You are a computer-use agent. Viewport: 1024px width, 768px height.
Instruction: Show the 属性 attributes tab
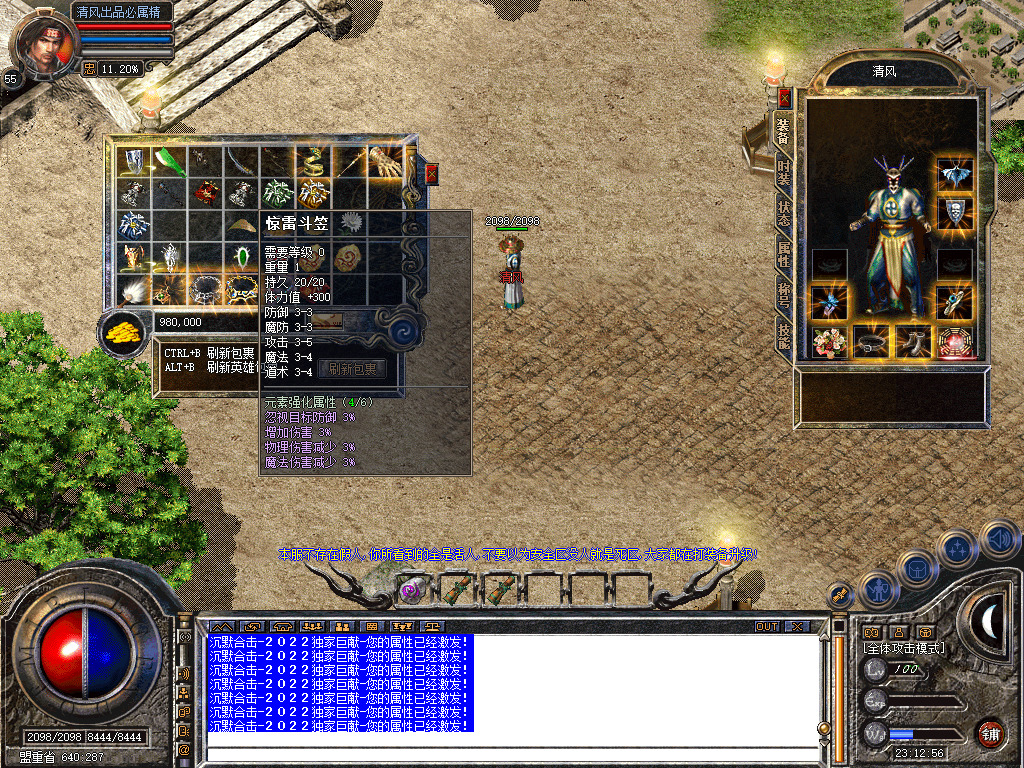click(x=785, y=254)
